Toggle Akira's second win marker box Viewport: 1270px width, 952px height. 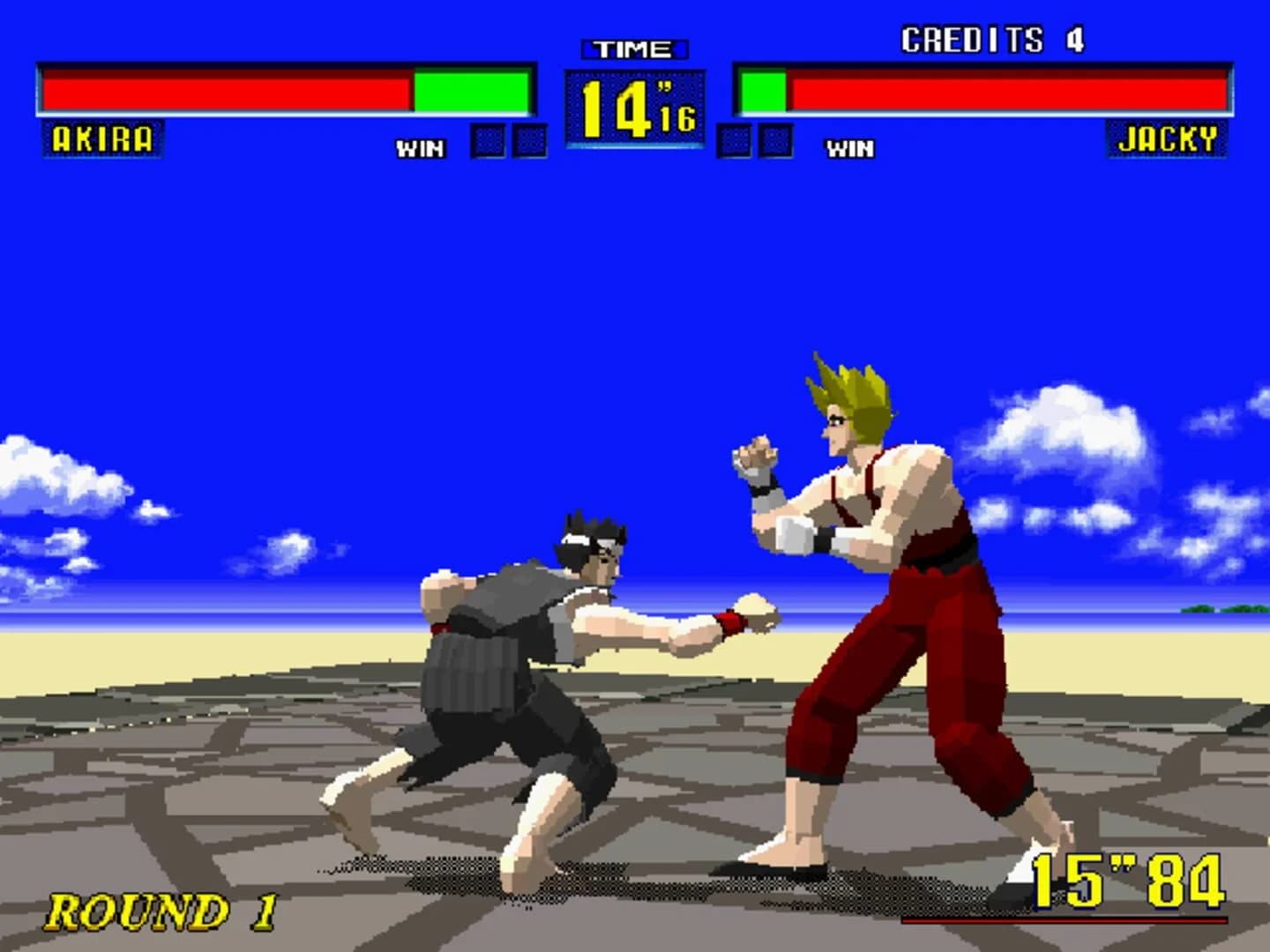coord(529,138)
